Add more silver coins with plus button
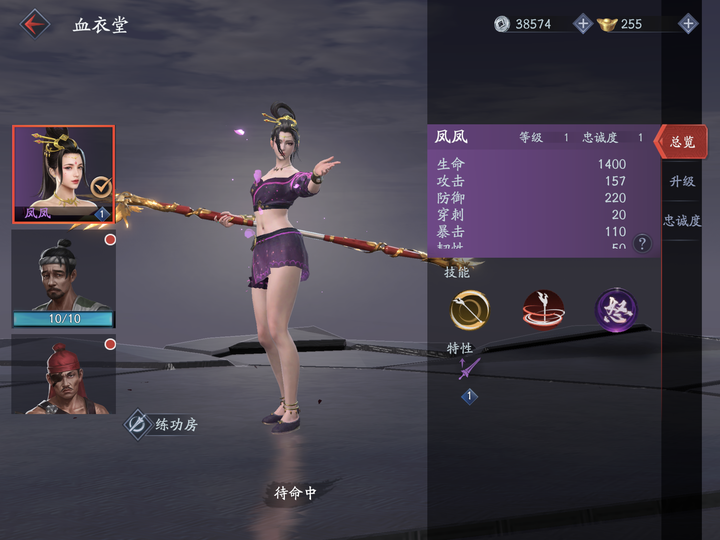Viewport: 720px width, 540px height. tap(583, 23)
